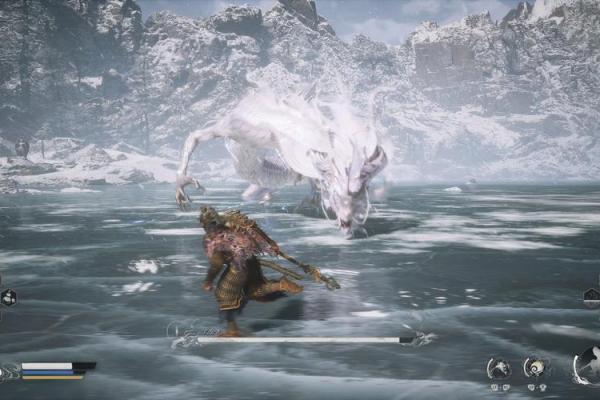This screenshot has height=400, width=600.
Task: Activate the swirling spiral spell icon
Action: click(535, 367)
